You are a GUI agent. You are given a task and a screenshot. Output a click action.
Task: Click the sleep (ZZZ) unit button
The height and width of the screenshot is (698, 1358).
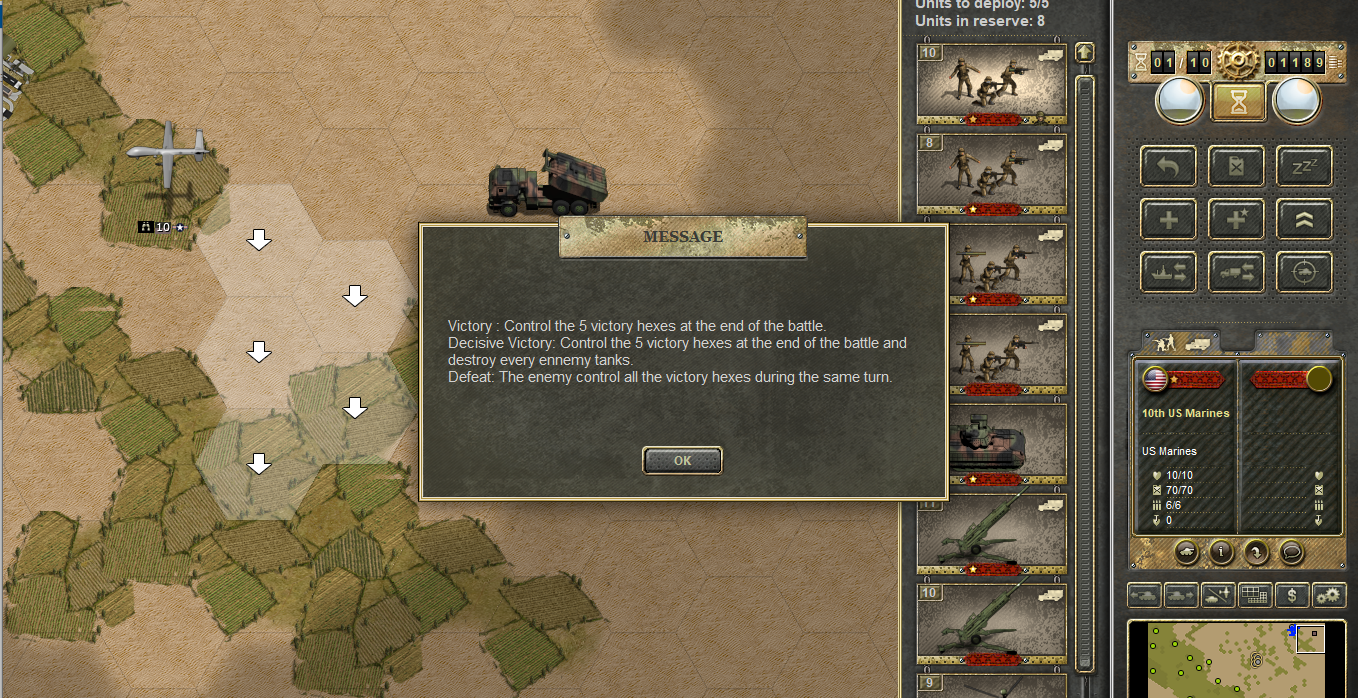tap(1303, 166)
